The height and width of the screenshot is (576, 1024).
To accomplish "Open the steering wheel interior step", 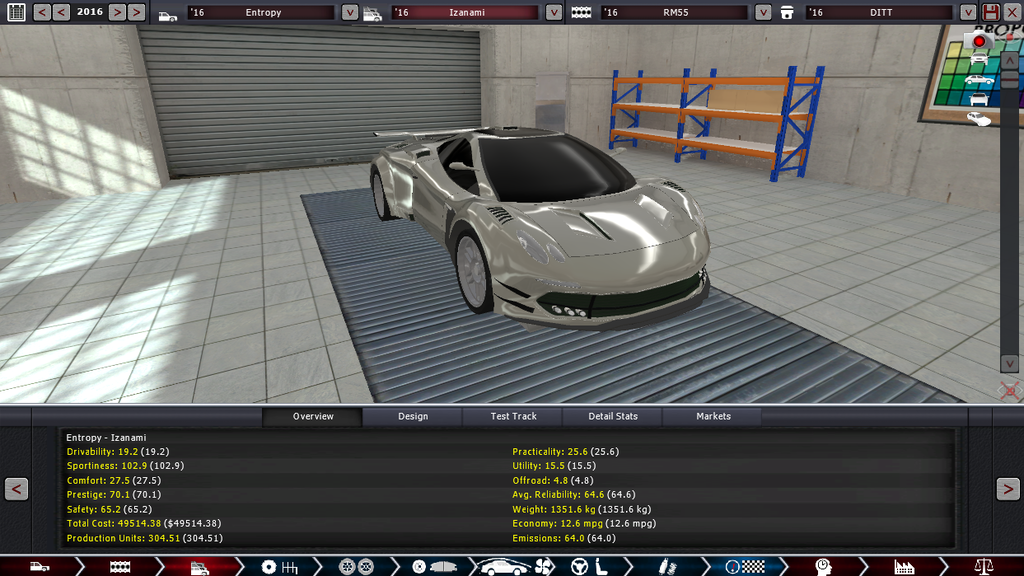I will [580, 567].
